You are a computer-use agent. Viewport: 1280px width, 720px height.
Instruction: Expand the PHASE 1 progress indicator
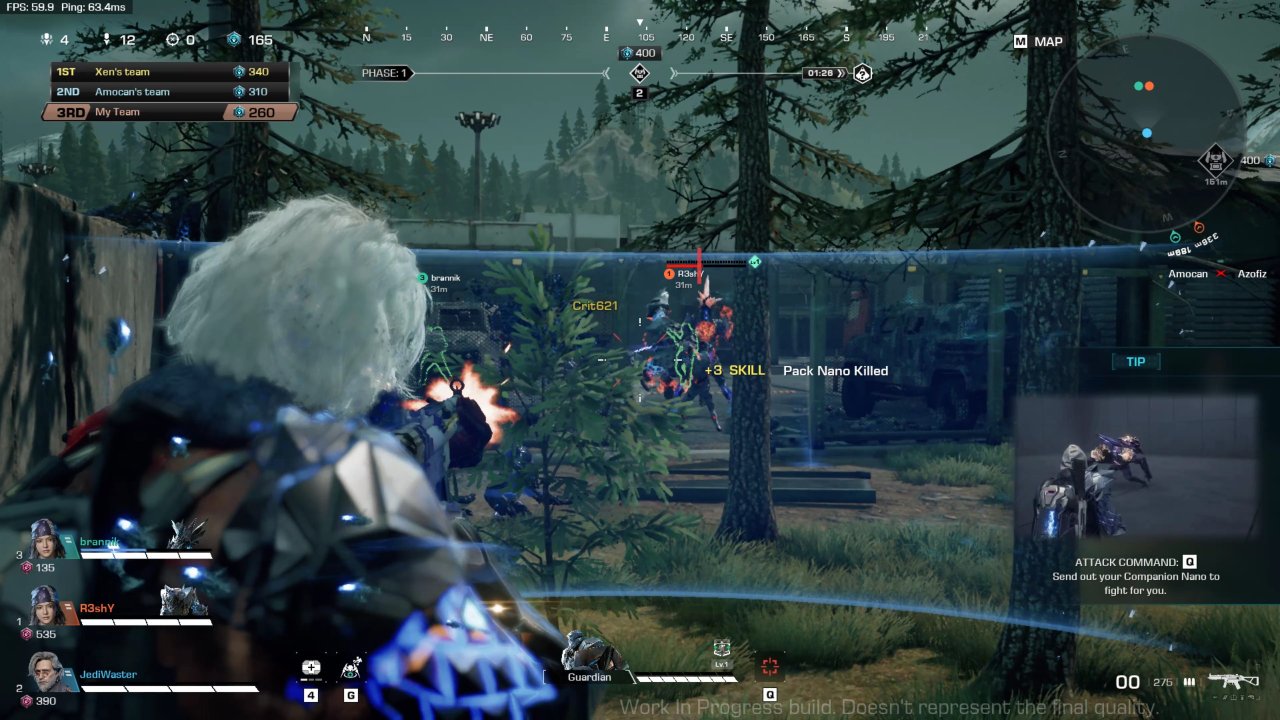(386, 72)
